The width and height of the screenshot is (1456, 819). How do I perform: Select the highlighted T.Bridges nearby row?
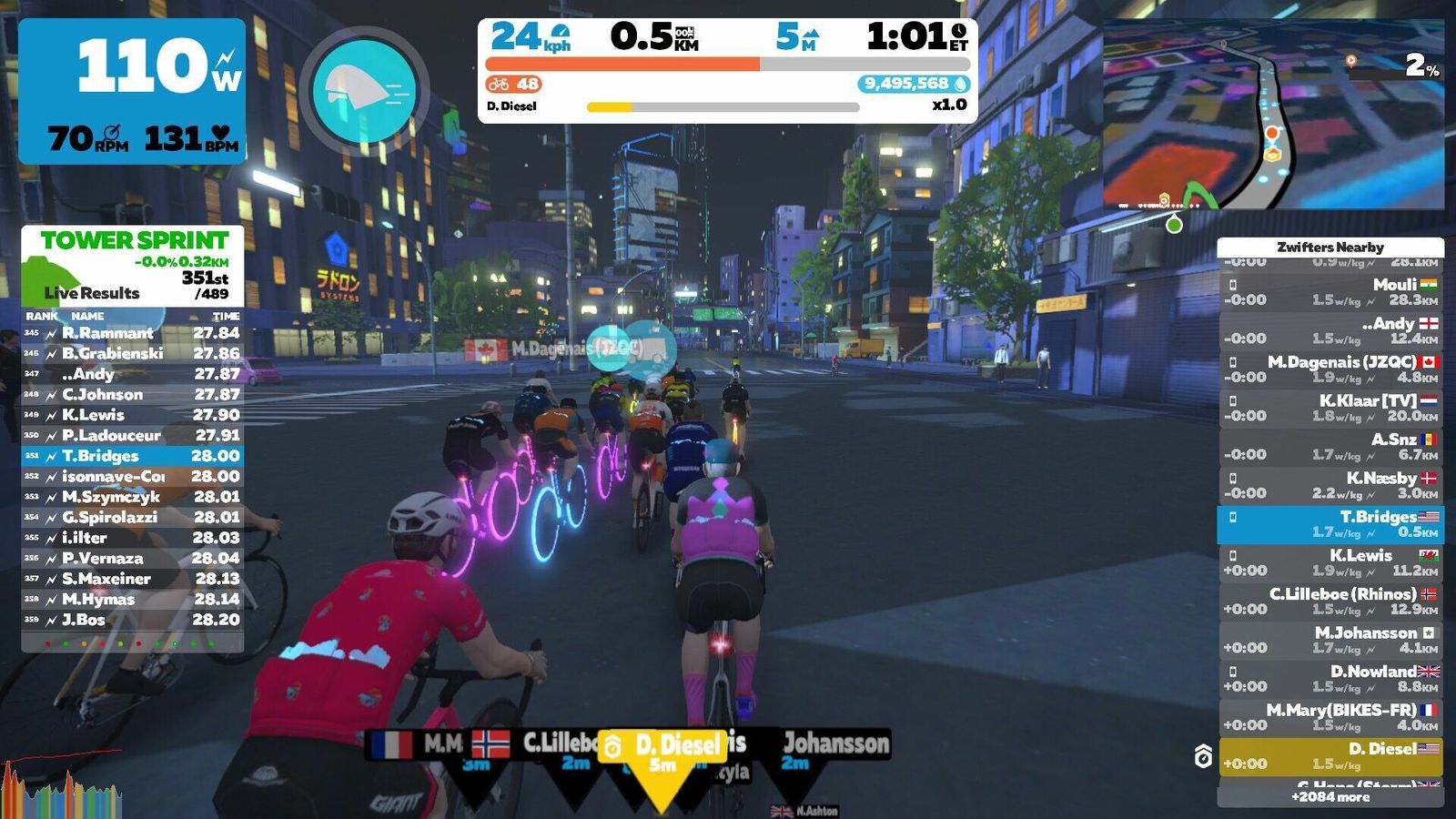(x=1330, y=524)
